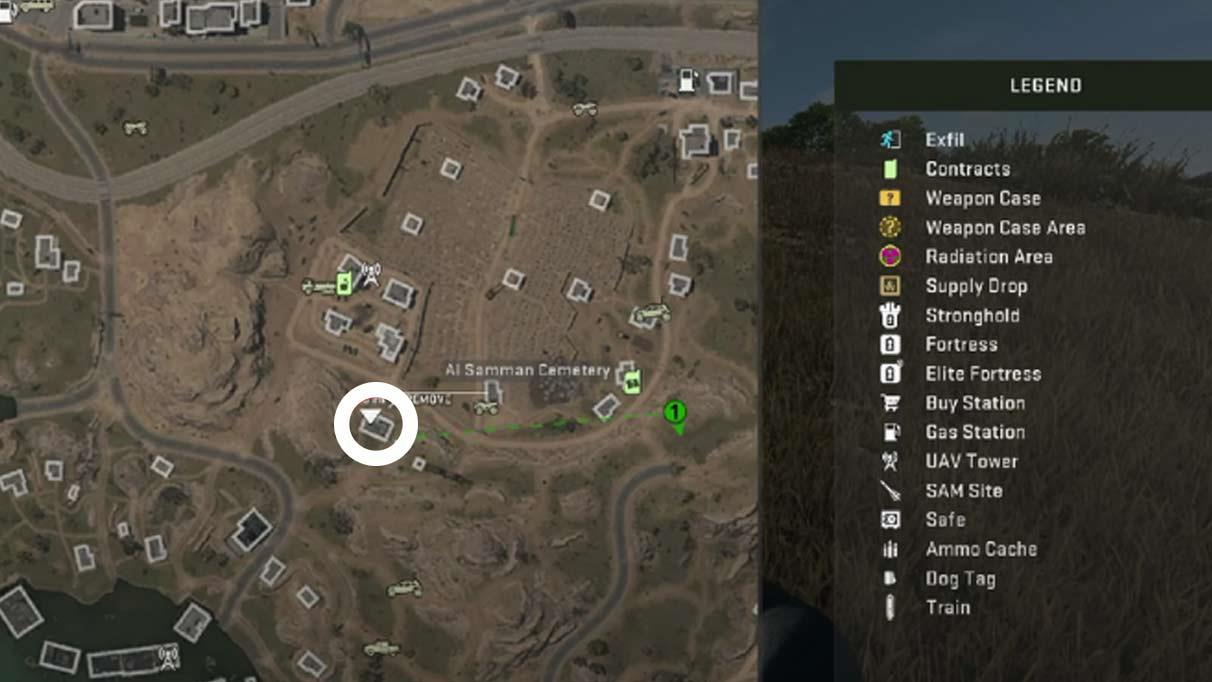Select the SAM Site legend row
Image resolution: width=1212 pixels, height=682 pixels.
pos(963,491)
